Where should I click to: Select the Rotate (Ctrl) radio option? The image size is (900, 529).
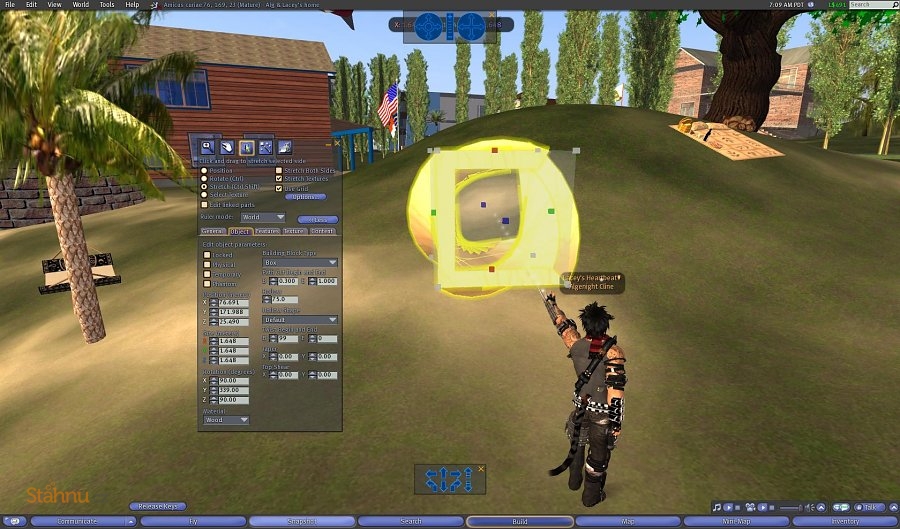click(x=205, y=178)
